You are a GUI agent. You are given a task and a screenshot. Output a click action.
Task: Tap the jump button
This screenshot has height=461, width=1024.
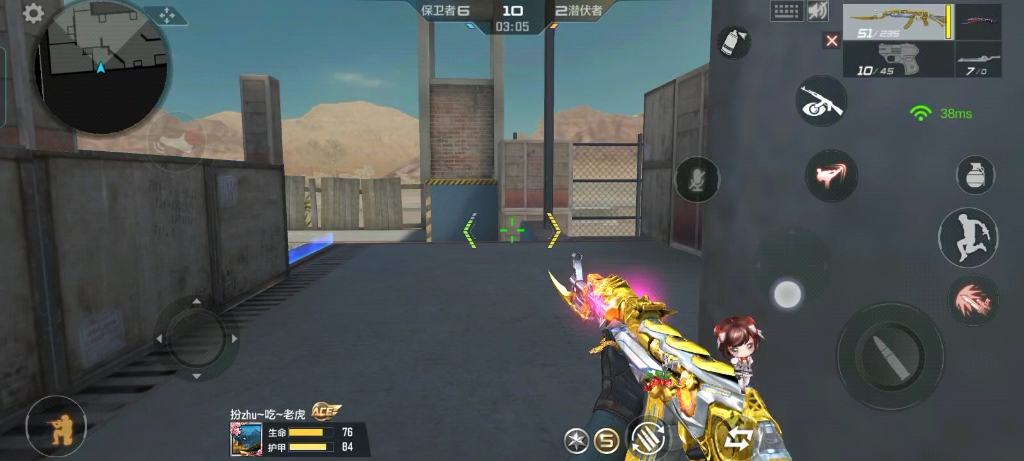pos(967,237)
